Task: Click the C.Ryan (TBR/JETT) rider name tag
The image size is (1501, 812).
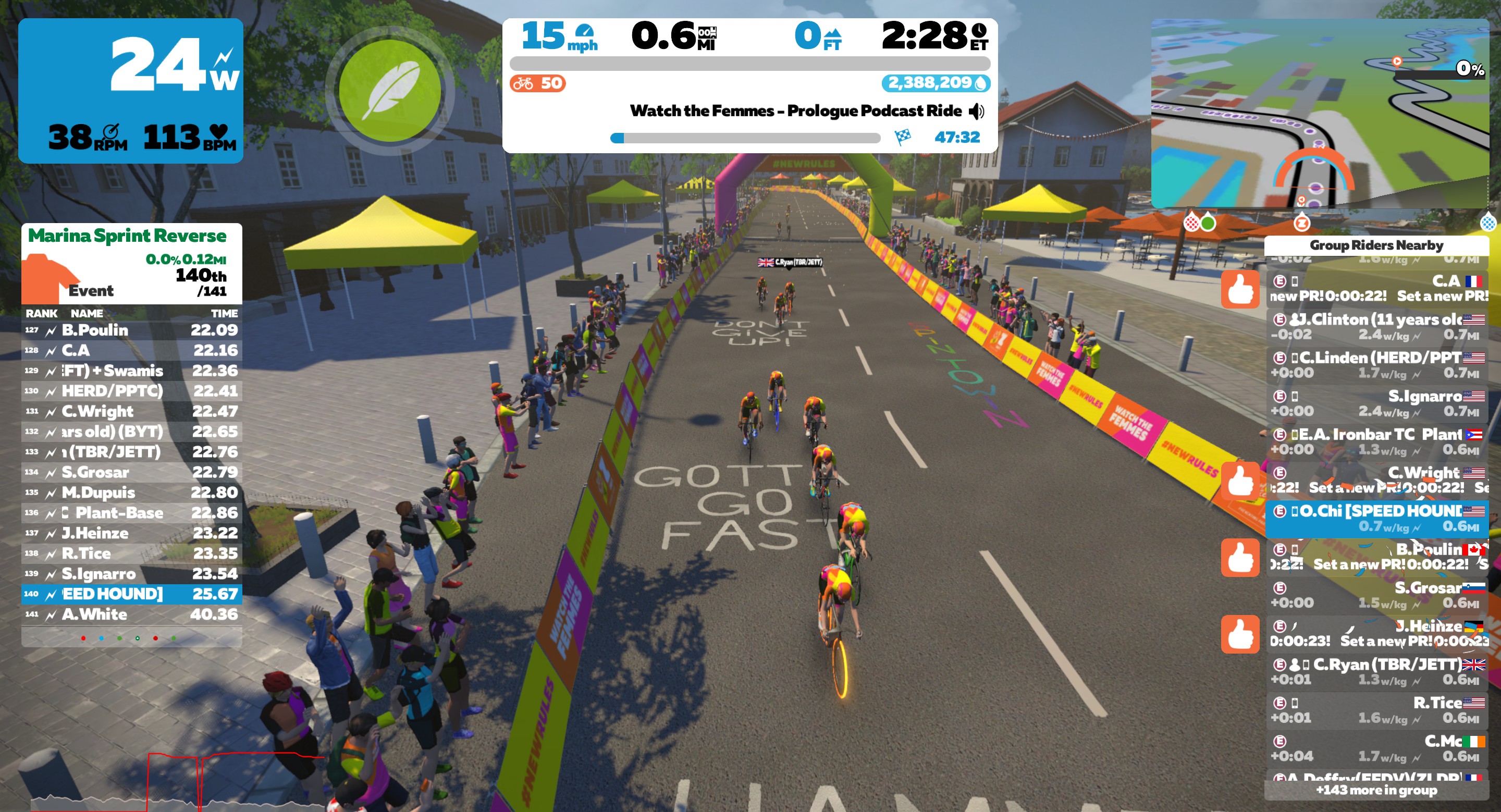Action: [x=791, y=262]
